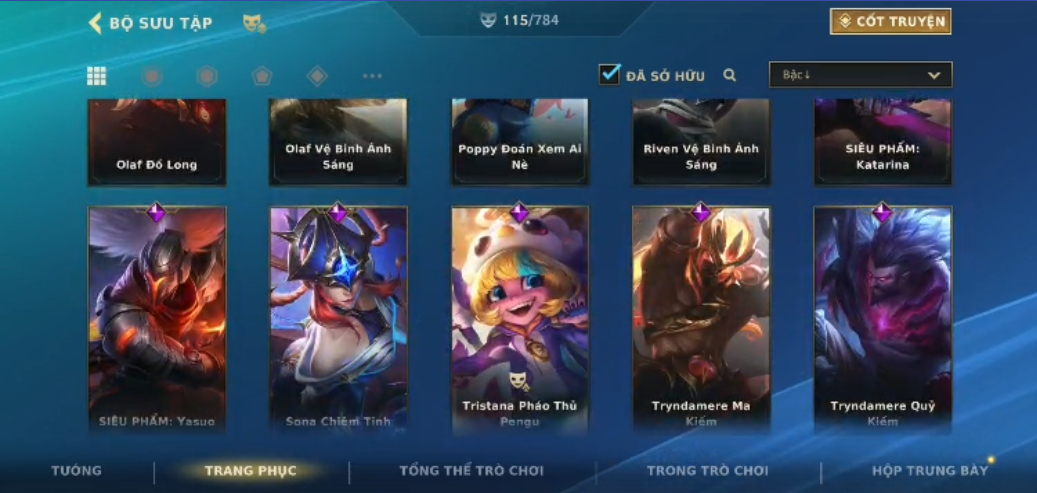Switch to the Tướng tab
Screen dimensions: 1037x493
tap(77, 471)
